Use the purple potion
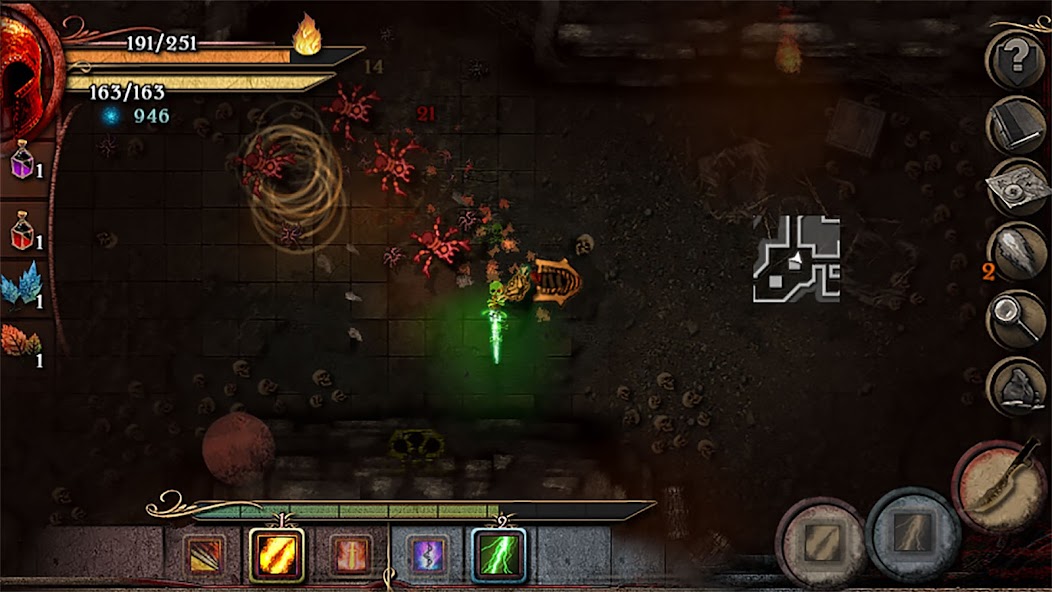Image resolution: width=1052 pixels, height=592 pixels. pyautogui.click(x=23, y=160)
